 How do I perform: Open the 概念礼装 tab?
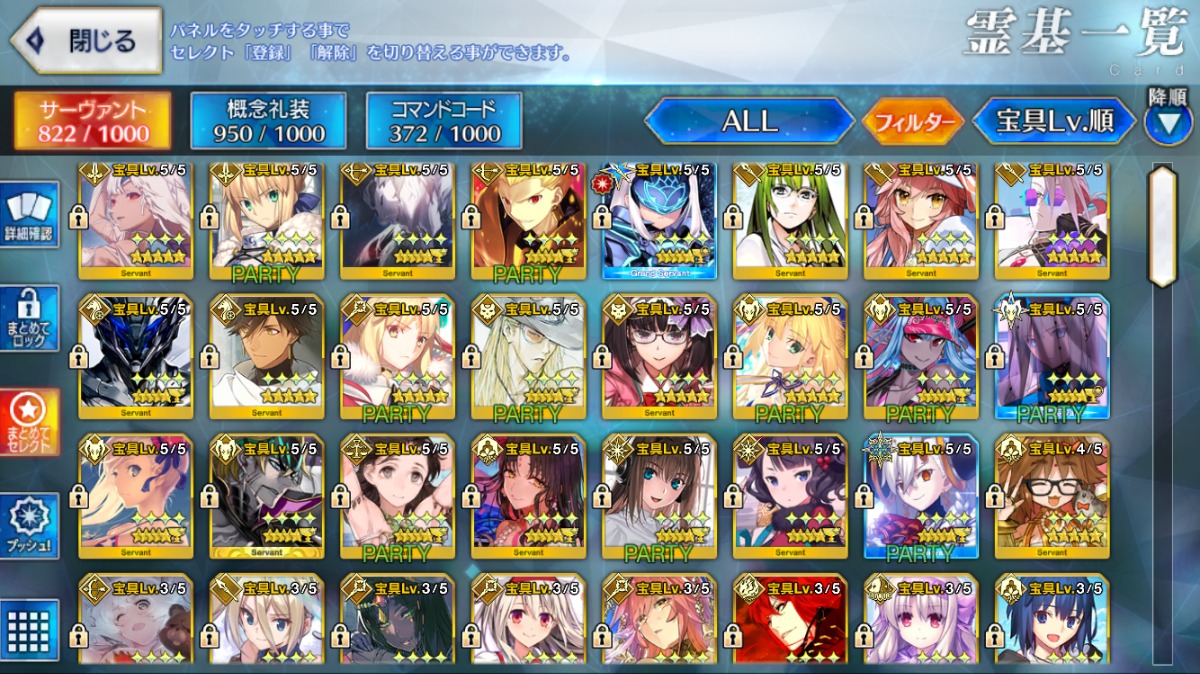(268, 122)
